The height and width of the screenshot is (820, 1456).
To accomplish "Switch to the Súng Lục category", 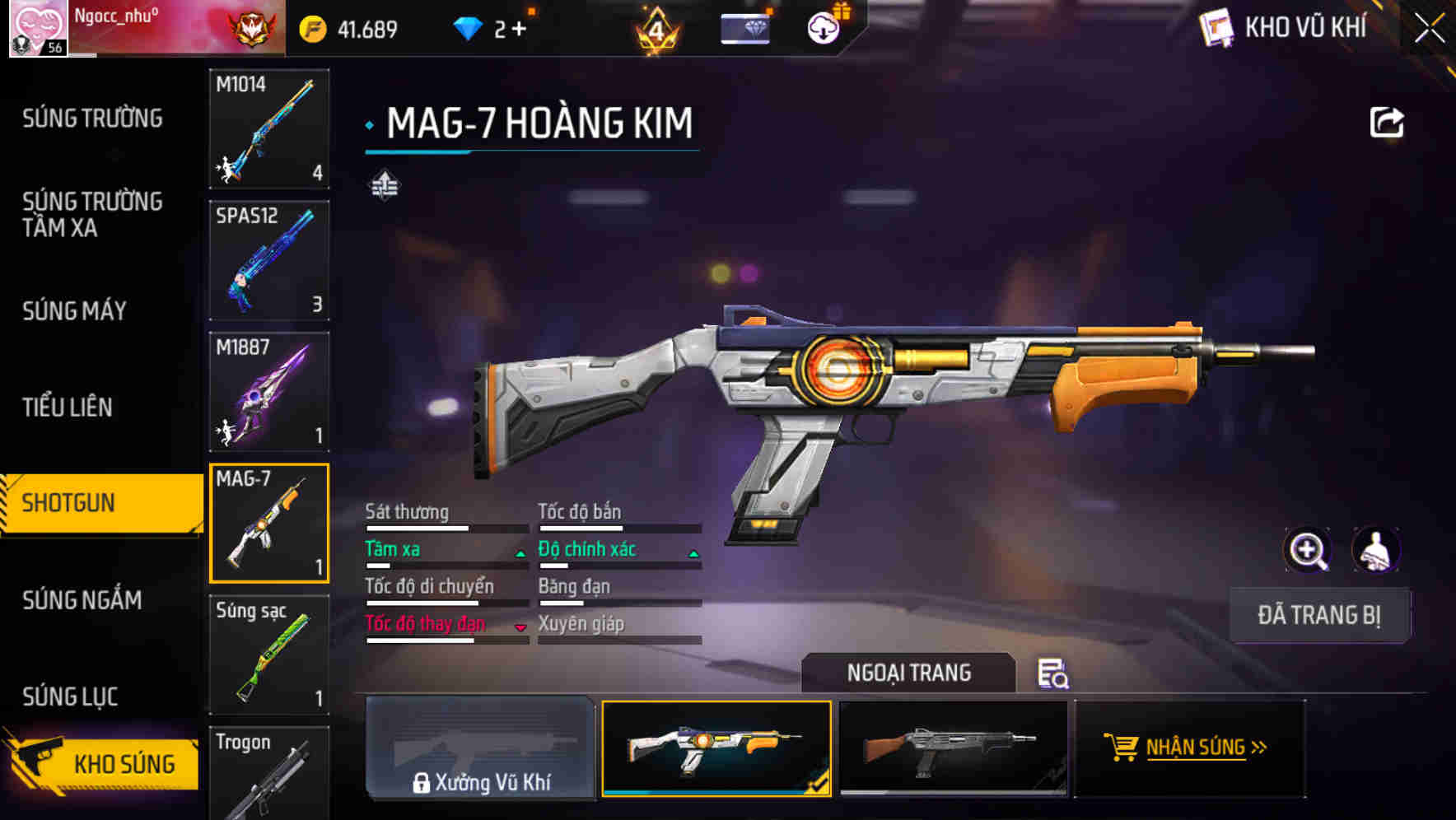I will pyautogui.click(x=71, y=697).
